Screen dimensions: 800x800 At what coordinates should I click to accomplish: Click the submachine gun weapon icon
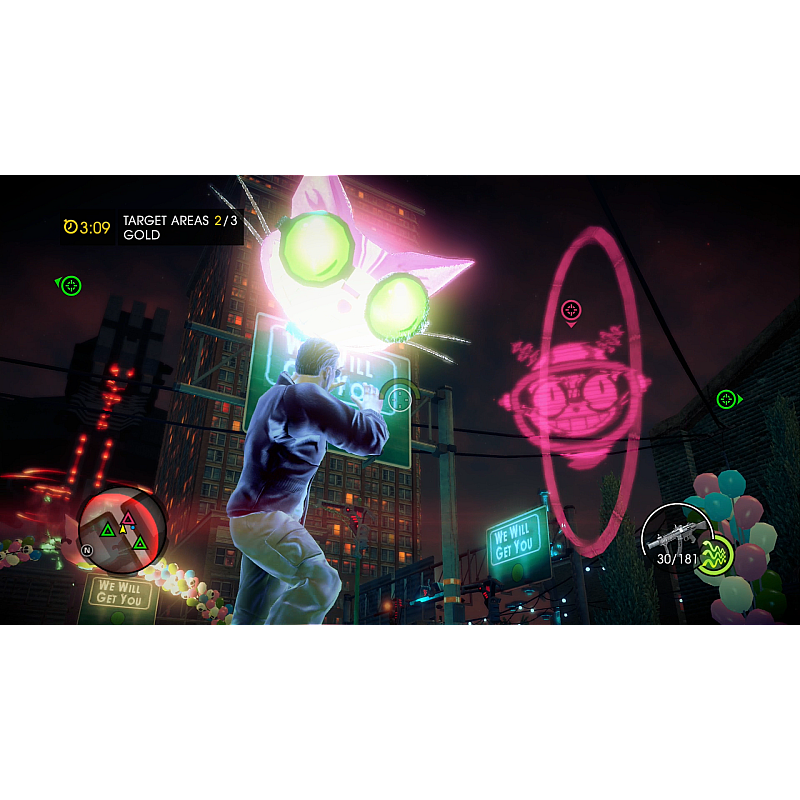pos(674,536)
